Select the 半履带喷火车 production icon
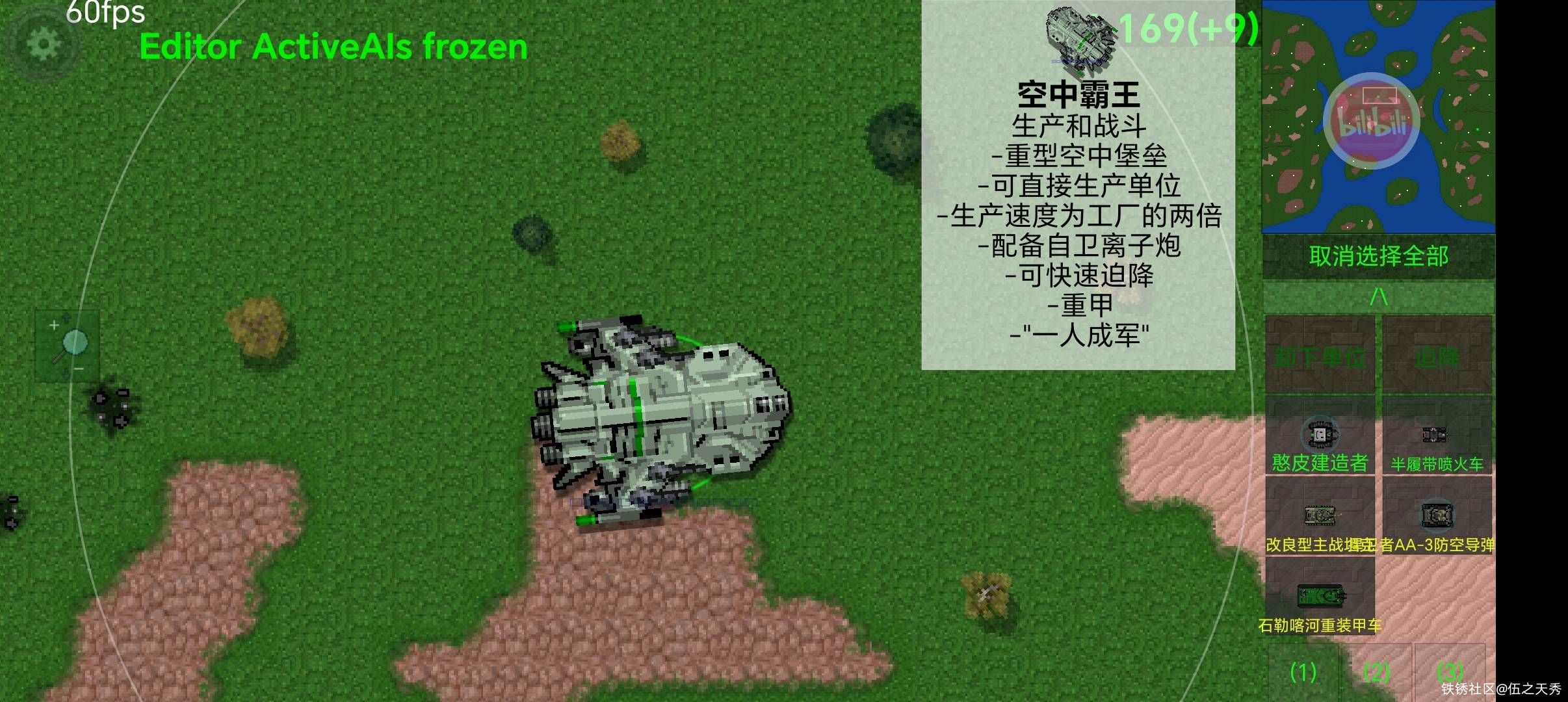 coord(1437,434)
